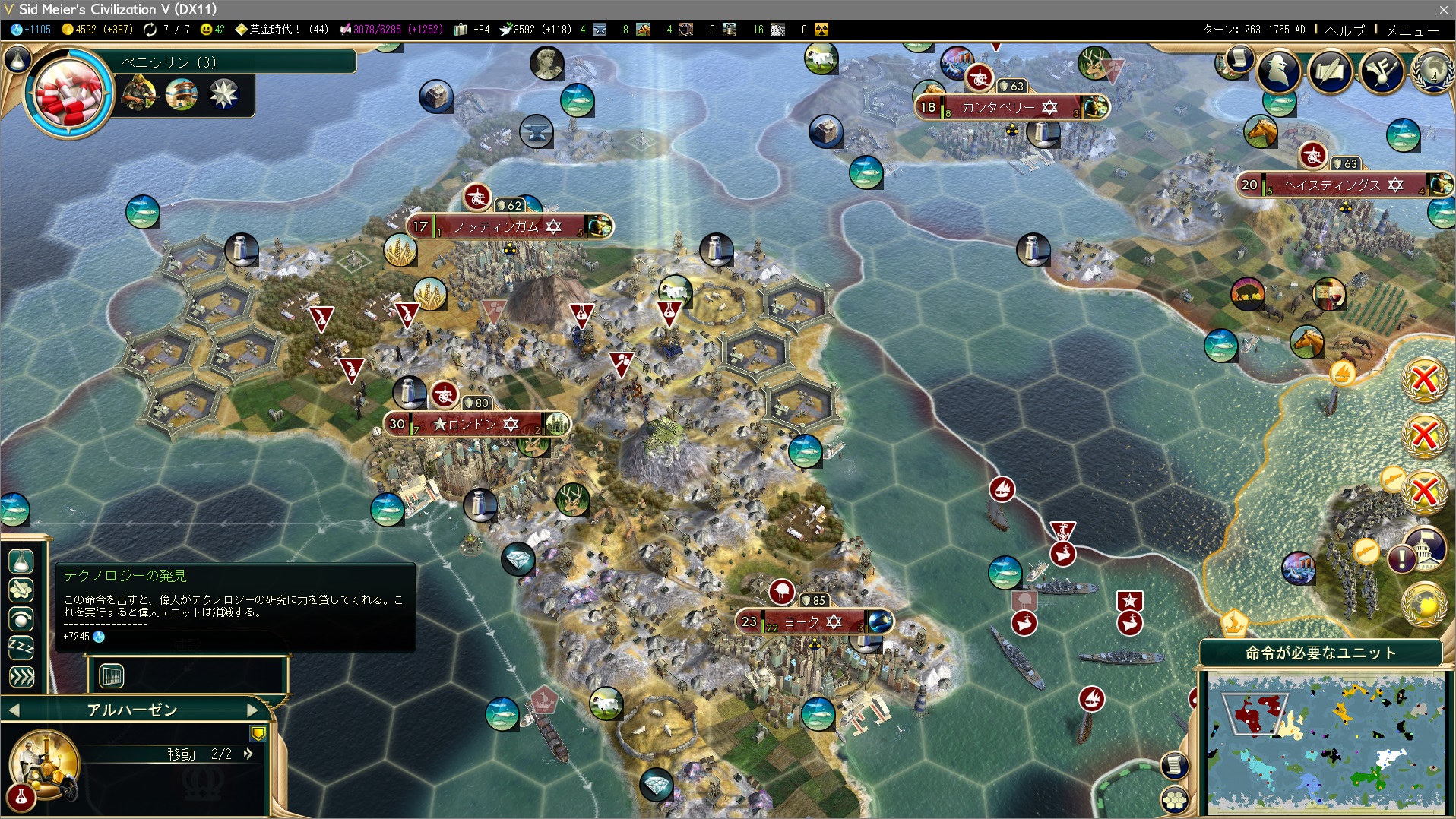Open the ヨーク city banner

click(802, 622)
